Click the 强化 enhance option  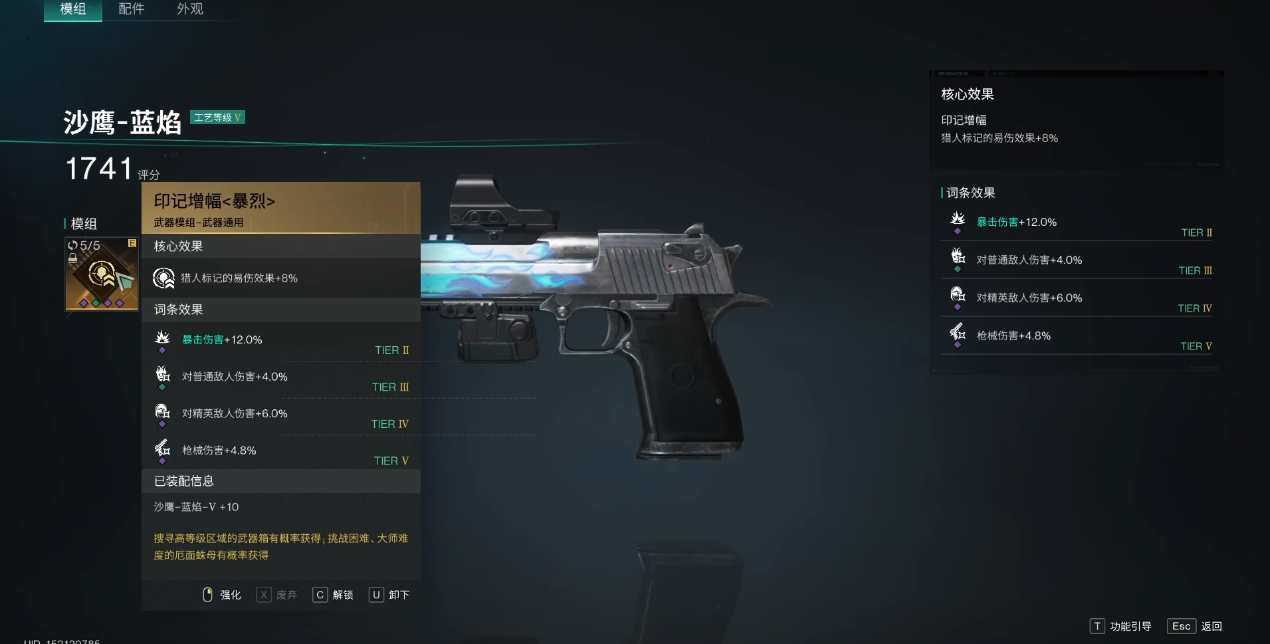[222, 595]
